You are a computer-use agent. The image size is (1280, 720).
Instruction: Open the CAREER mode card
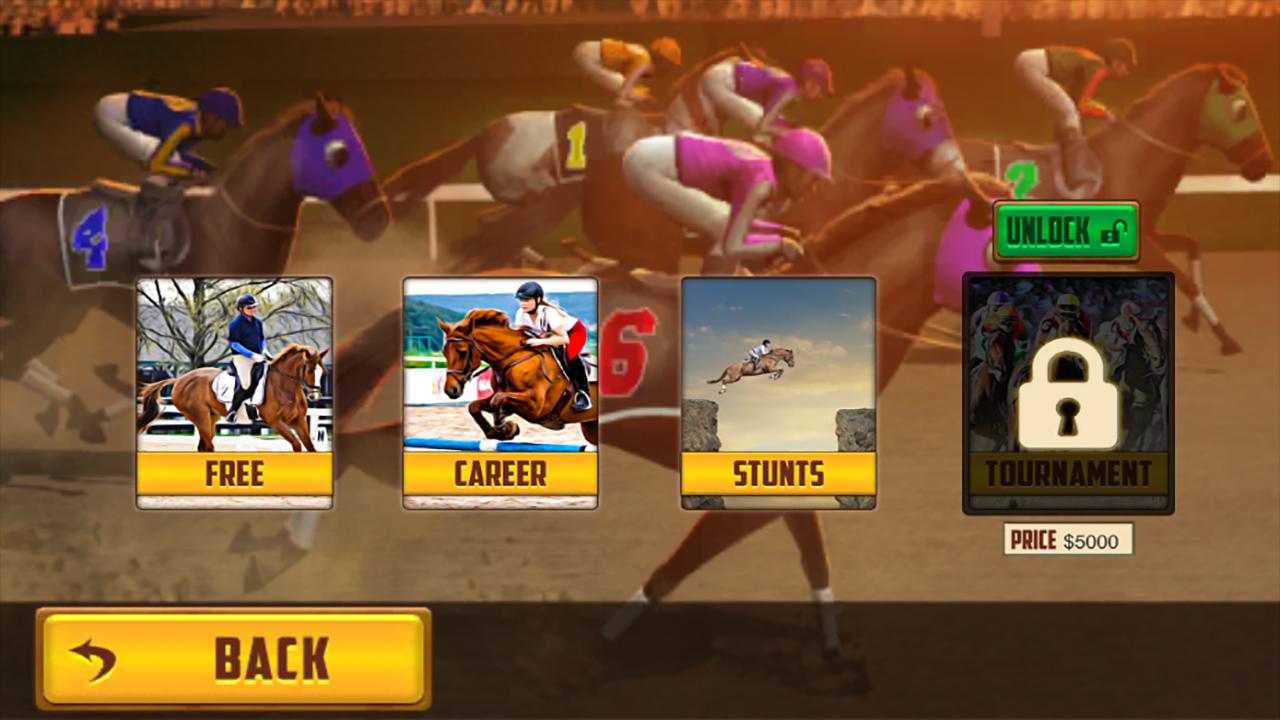pyautogui.click(x=500, y=390)
